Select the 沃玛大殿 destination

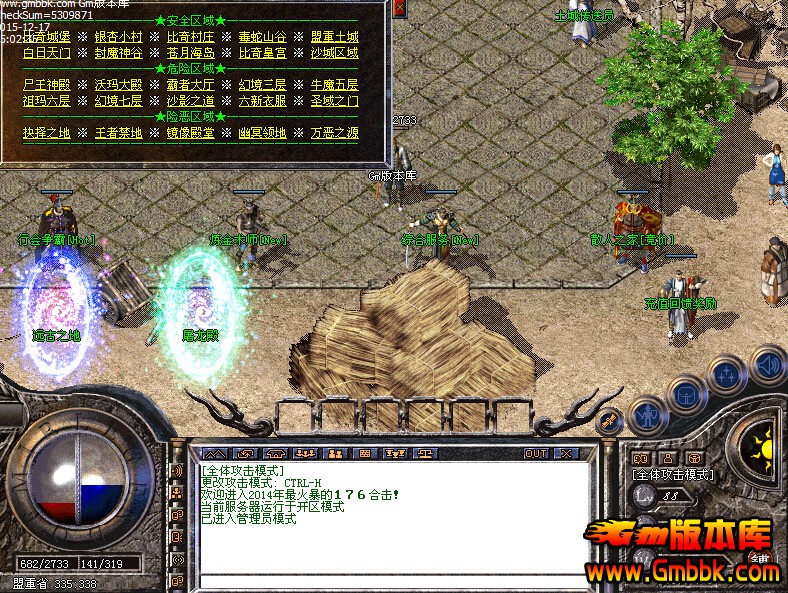click(x=118, y=85)
